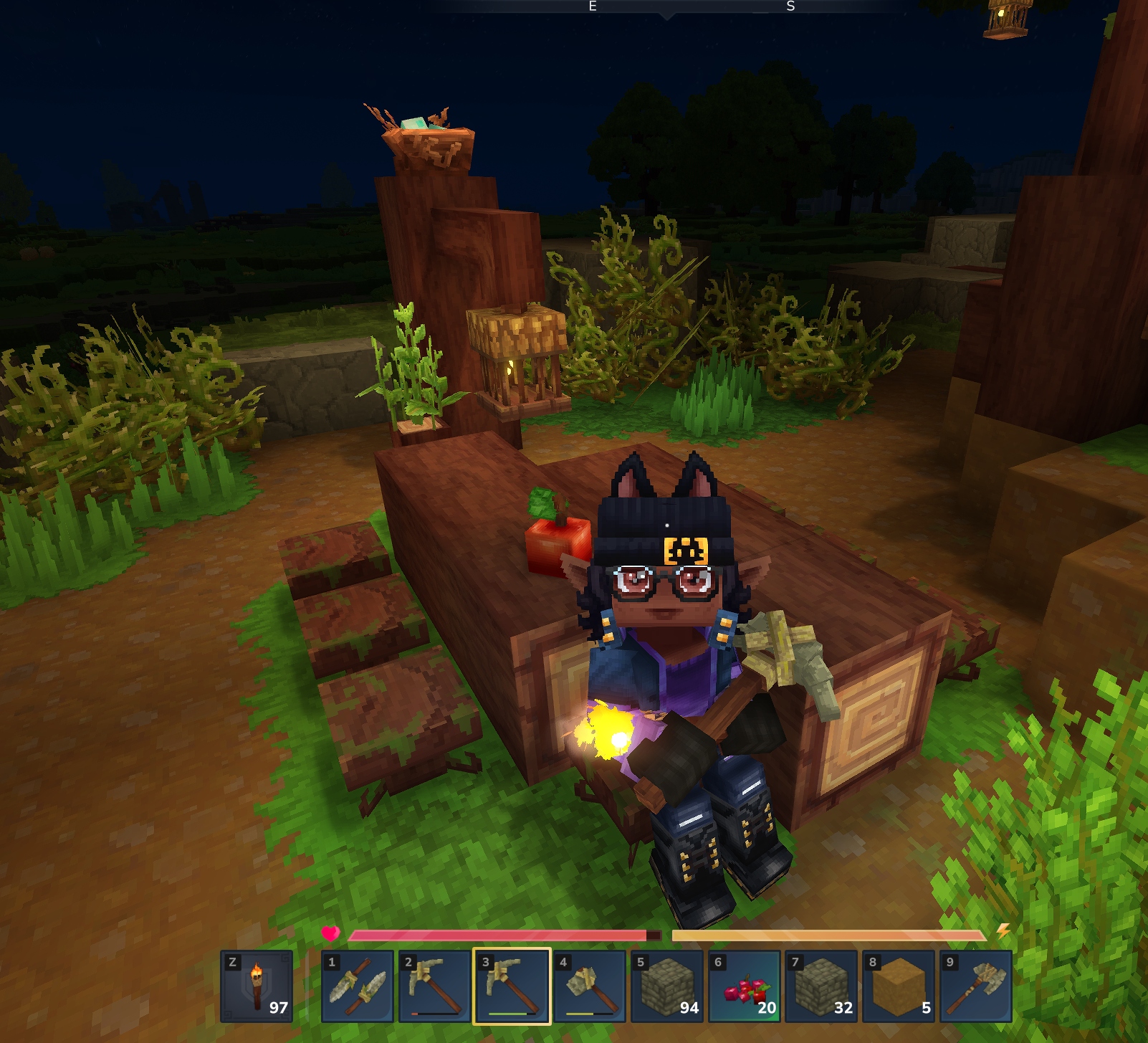Pick the red berries stack of 20
Image resolution: width=1148 pixels, height=1043 pixels.
[744, 986]
